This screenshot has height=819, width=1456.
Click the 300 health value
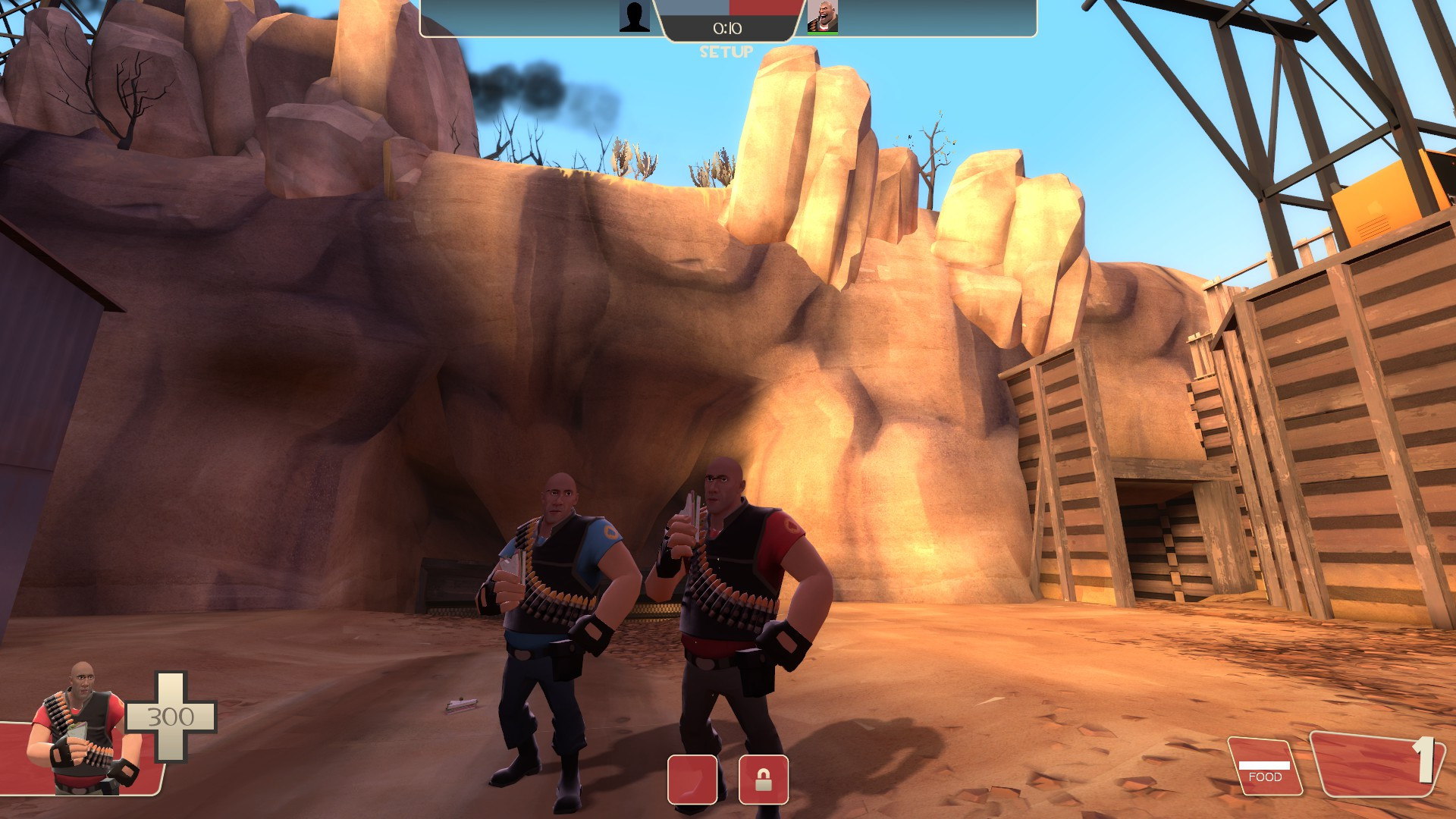tap(172, 714)
